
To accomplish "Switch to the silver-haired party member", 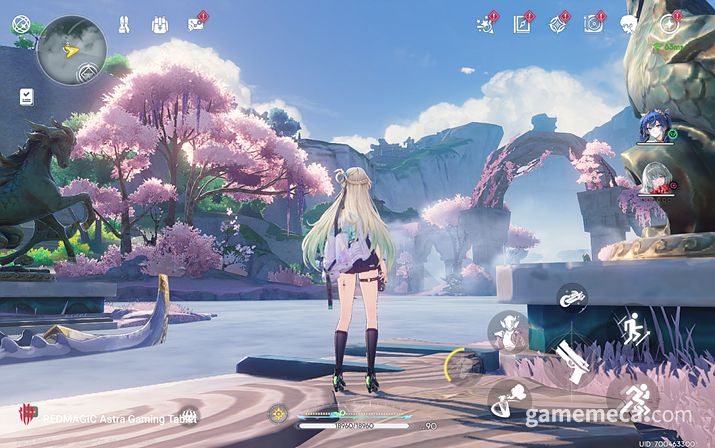I will click(655, 179).
